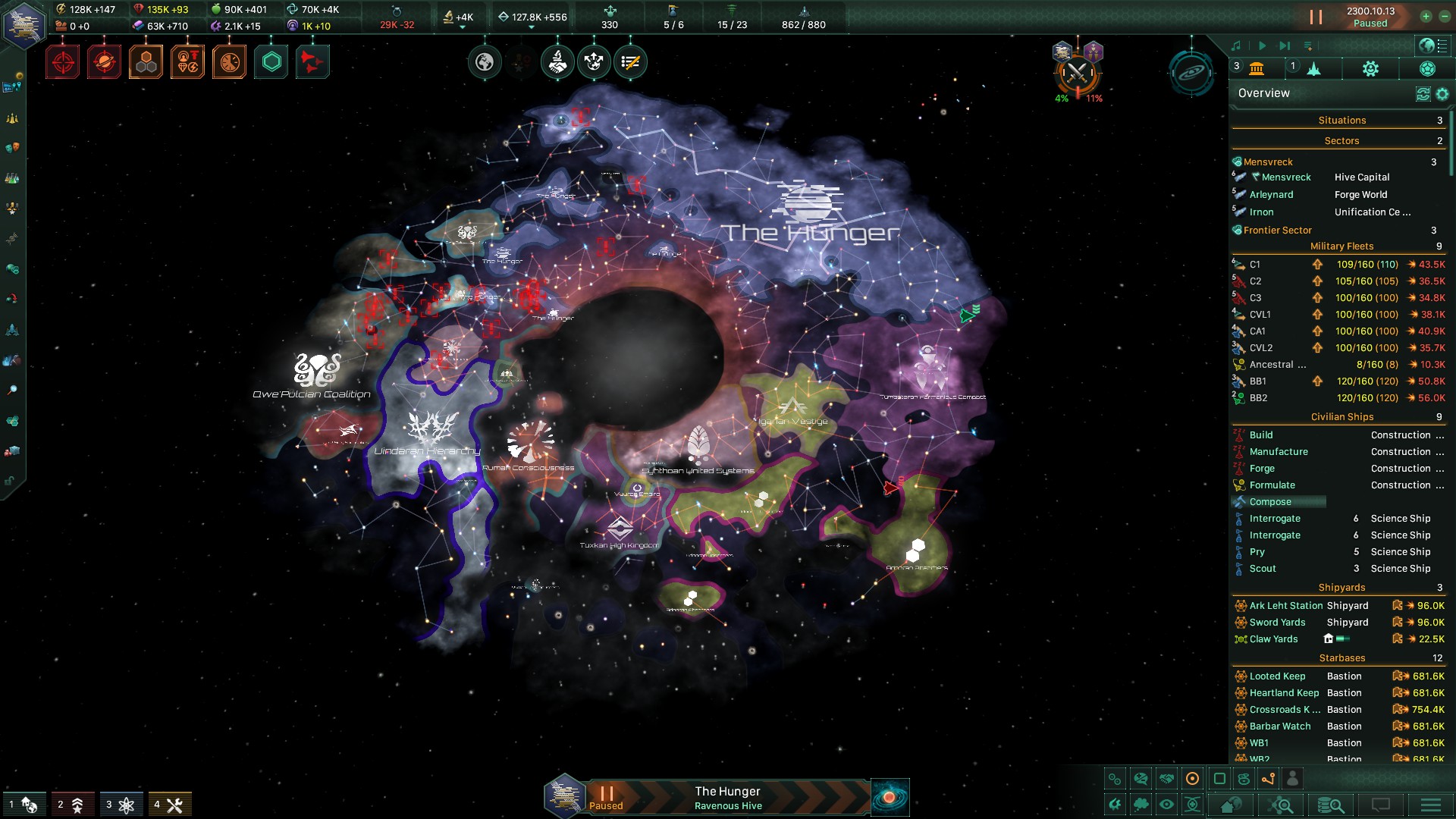Open the main menu hamburger button
Screen dimensions: 1456x819
click(x=1430, y=805)
